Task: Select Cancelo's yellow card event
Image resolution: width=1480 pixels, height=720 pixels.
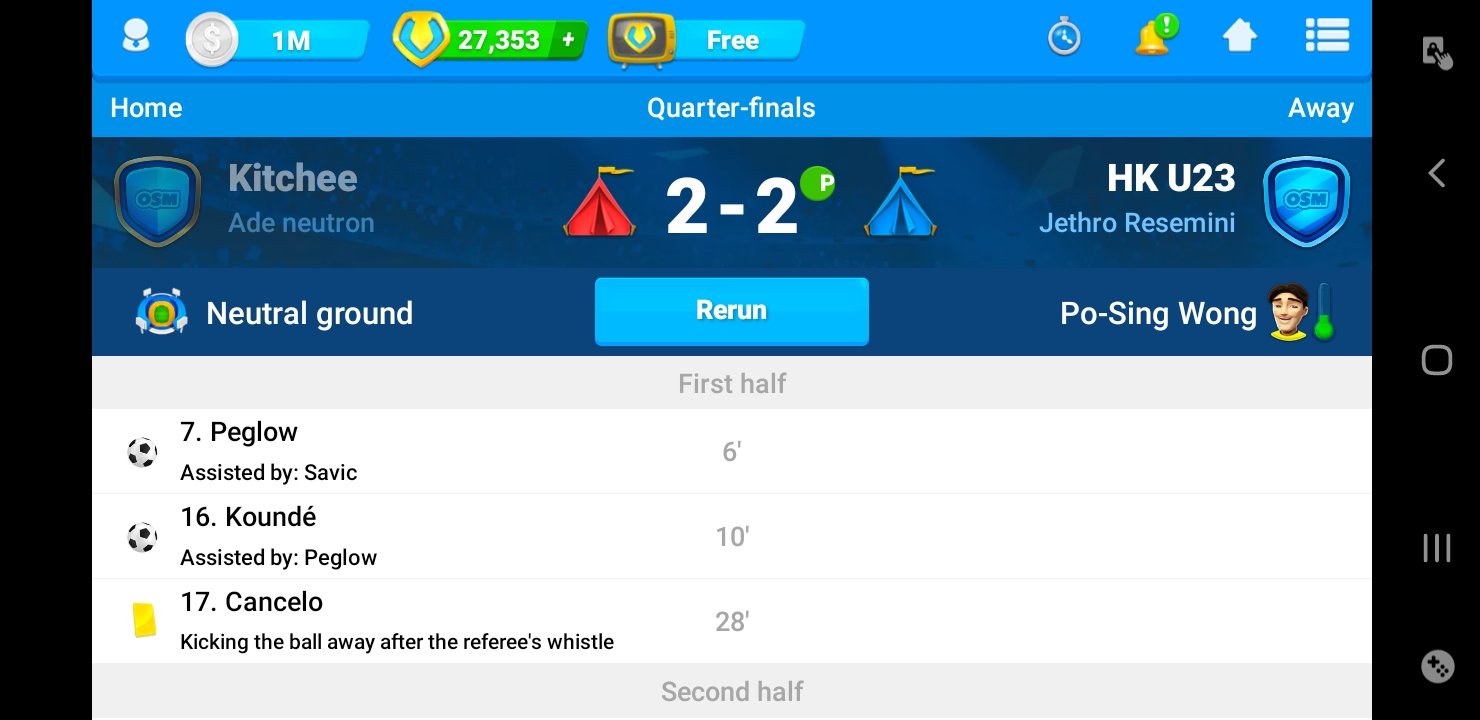Action: [x=731, y=622]
